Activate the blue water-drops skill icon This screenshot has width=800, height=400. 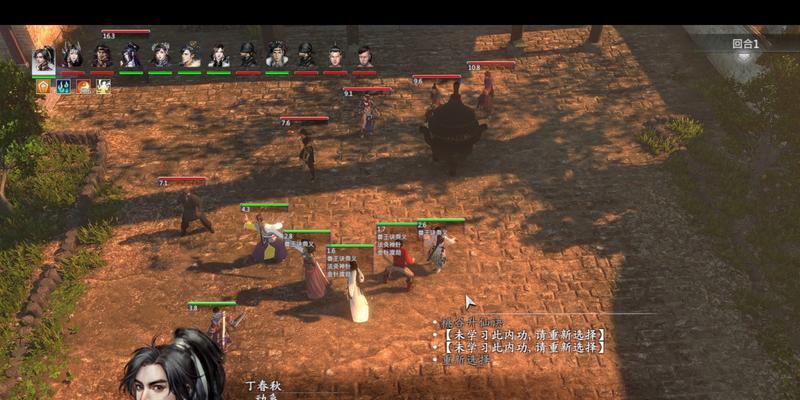(63, 87)
